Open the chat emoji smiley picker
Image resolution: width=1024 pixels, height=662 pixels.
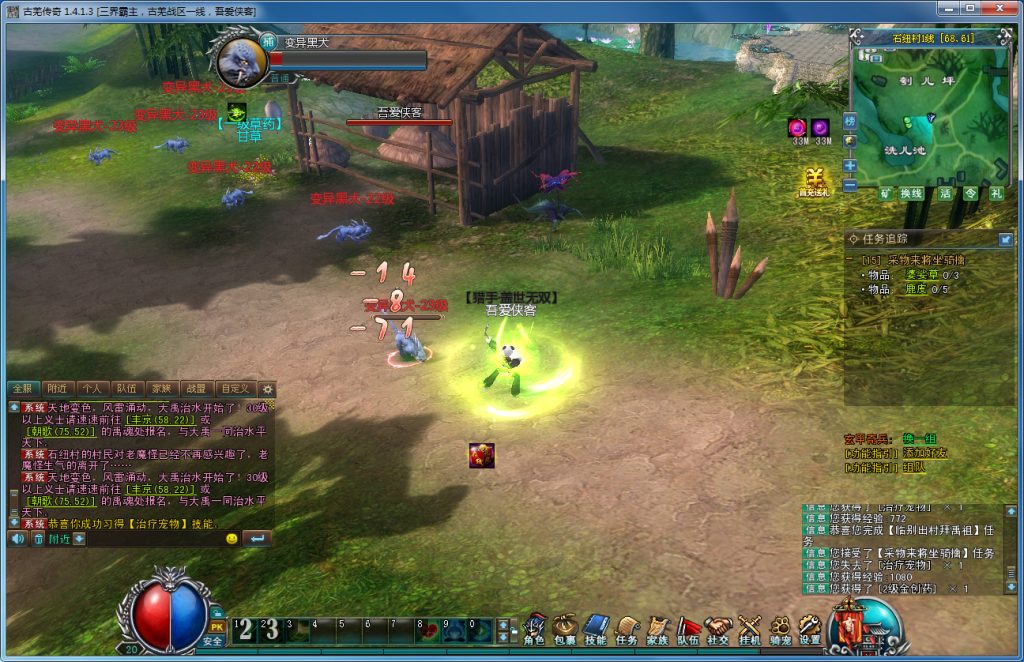click(x=232, y=539)
